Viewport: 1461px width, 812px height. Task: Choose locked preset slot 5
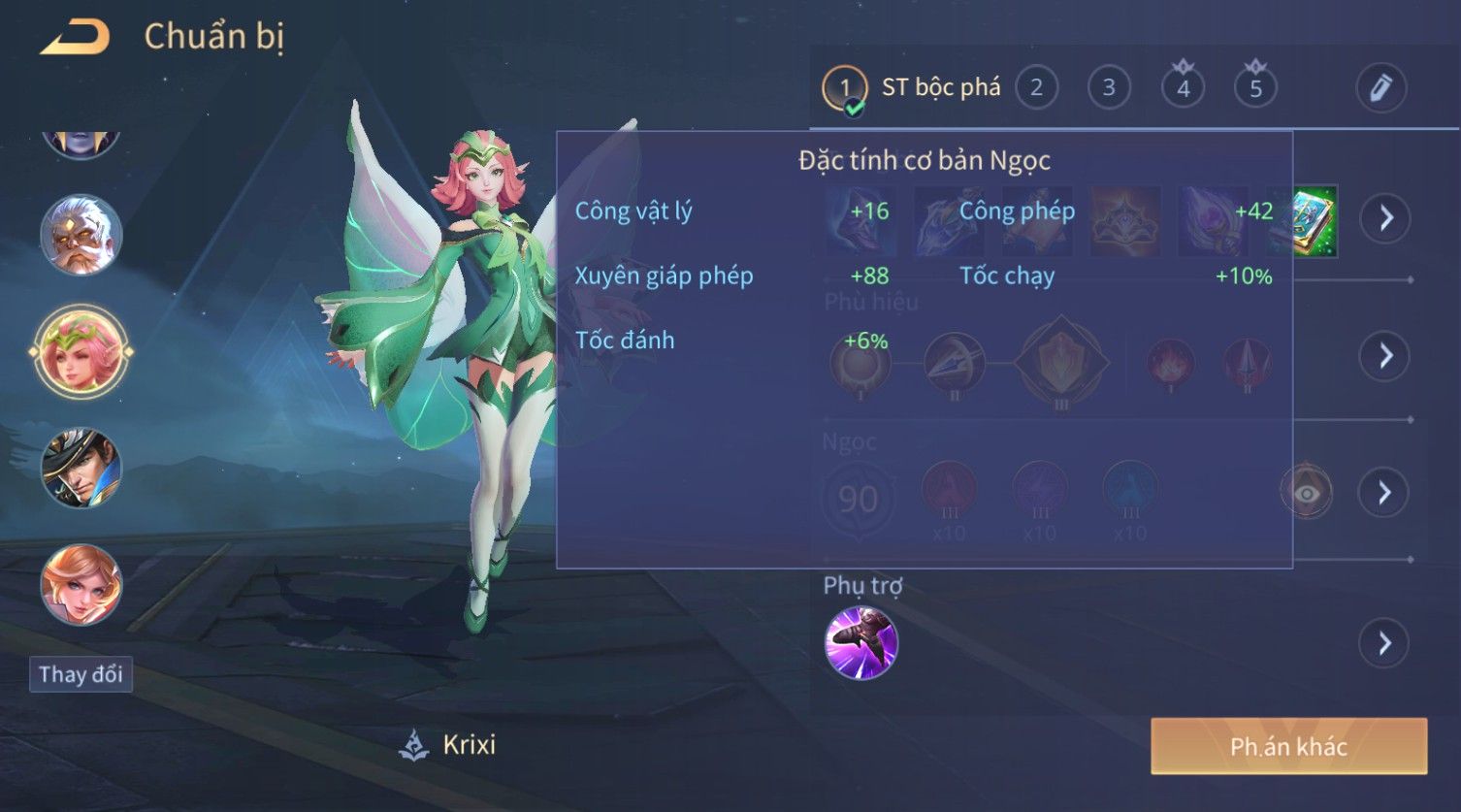click(x=1255, y=88)
